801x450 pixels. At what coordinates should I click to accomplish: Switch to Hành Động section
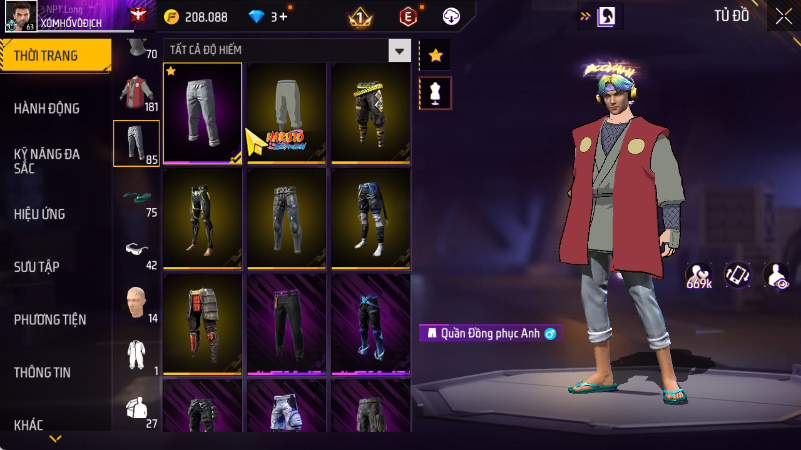point(47,108)
